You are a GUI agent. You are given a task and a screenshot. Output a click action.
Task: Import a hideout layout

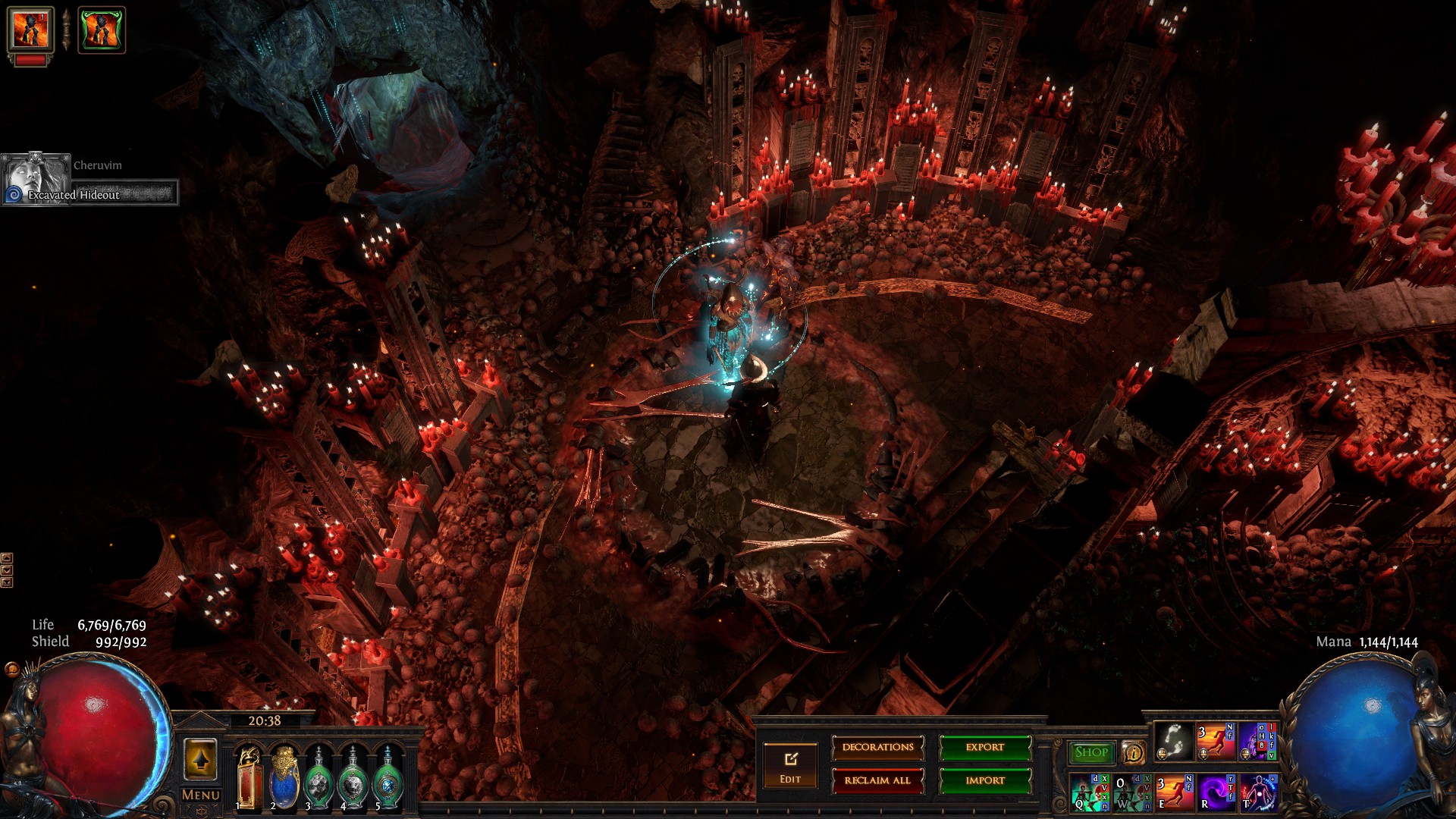pos(985,780)
